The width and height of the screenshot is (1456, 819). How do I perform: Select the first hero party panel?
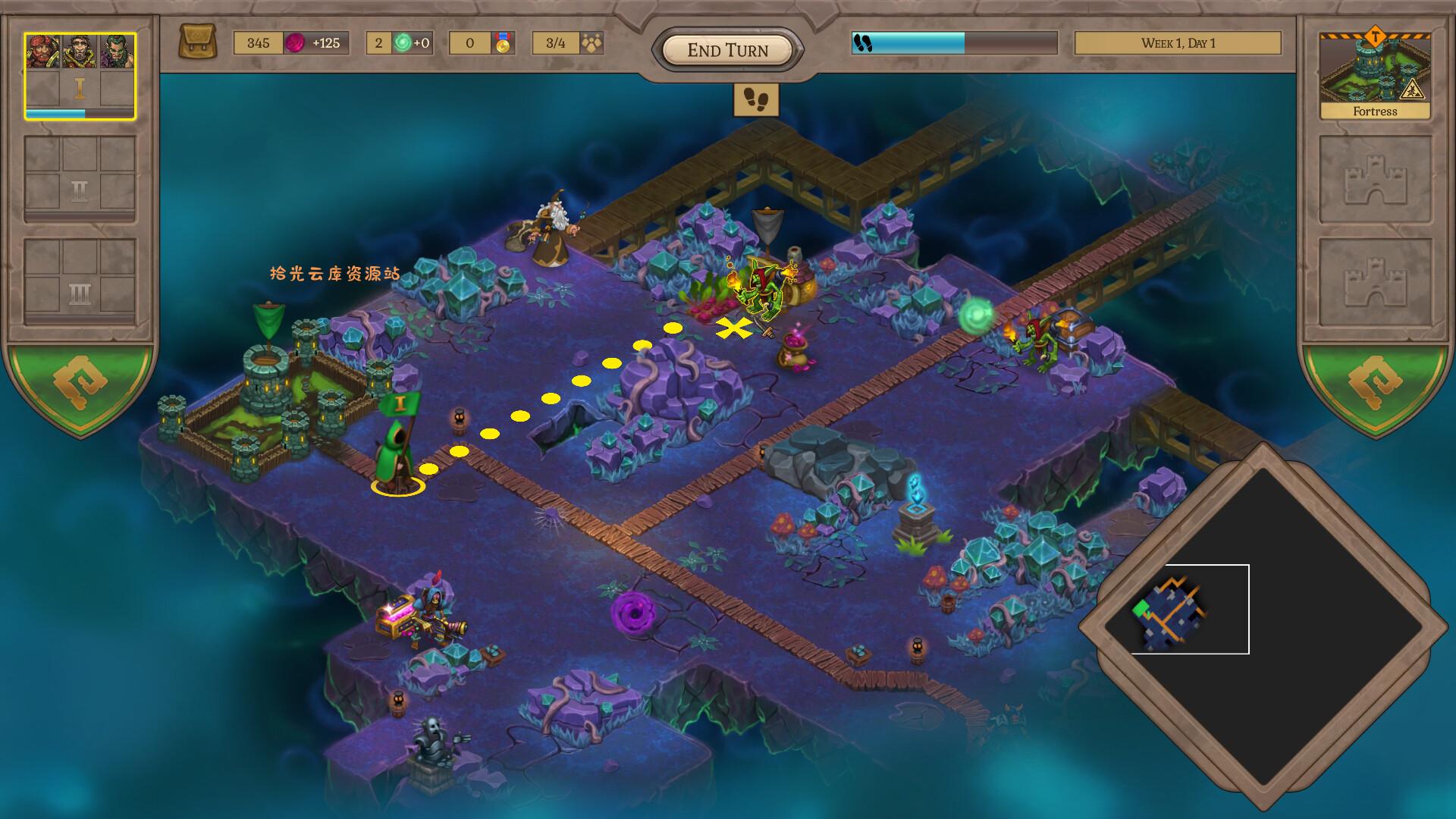80,76
